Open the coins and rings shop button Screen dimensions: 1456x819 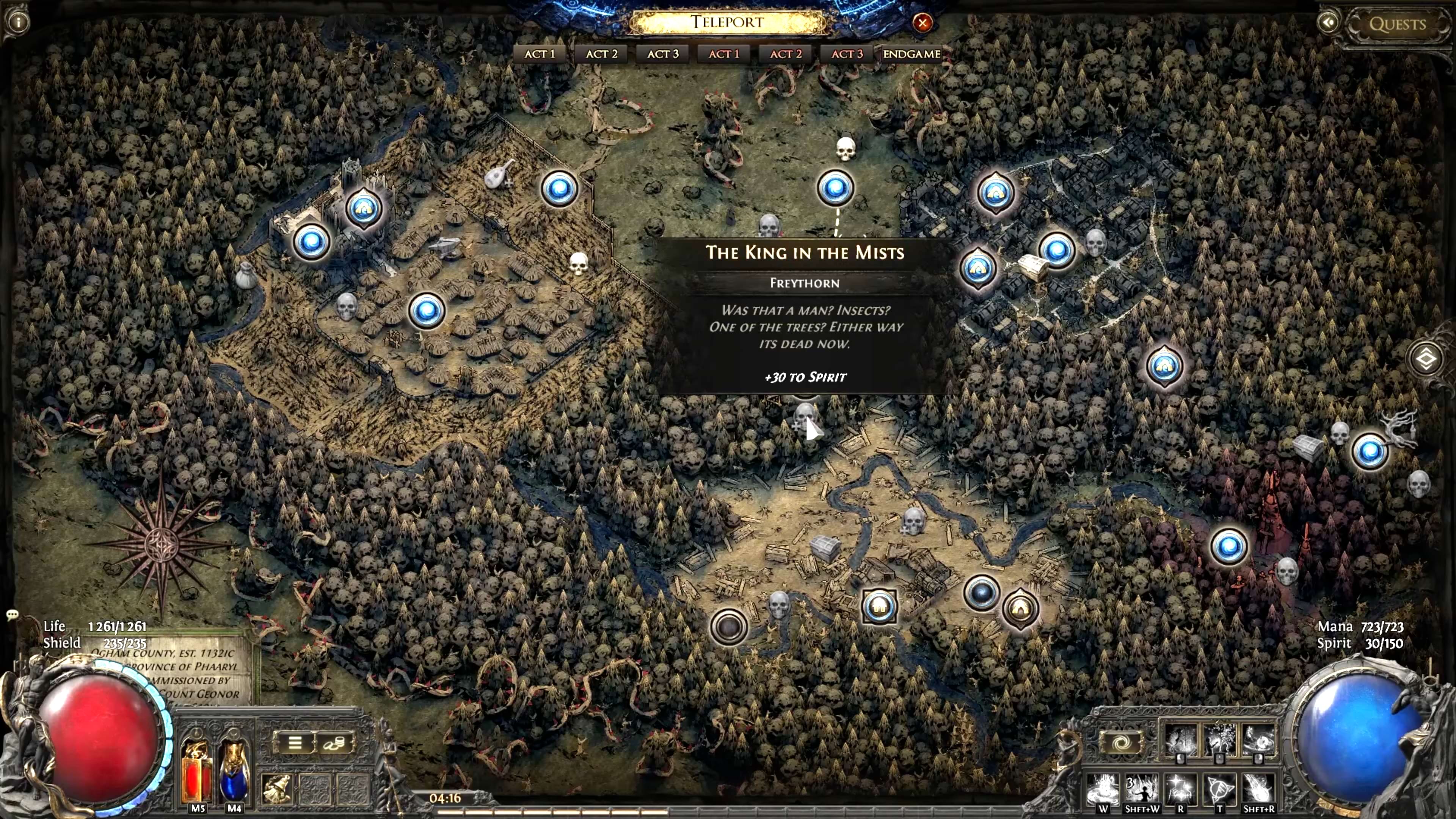[334, 743]
